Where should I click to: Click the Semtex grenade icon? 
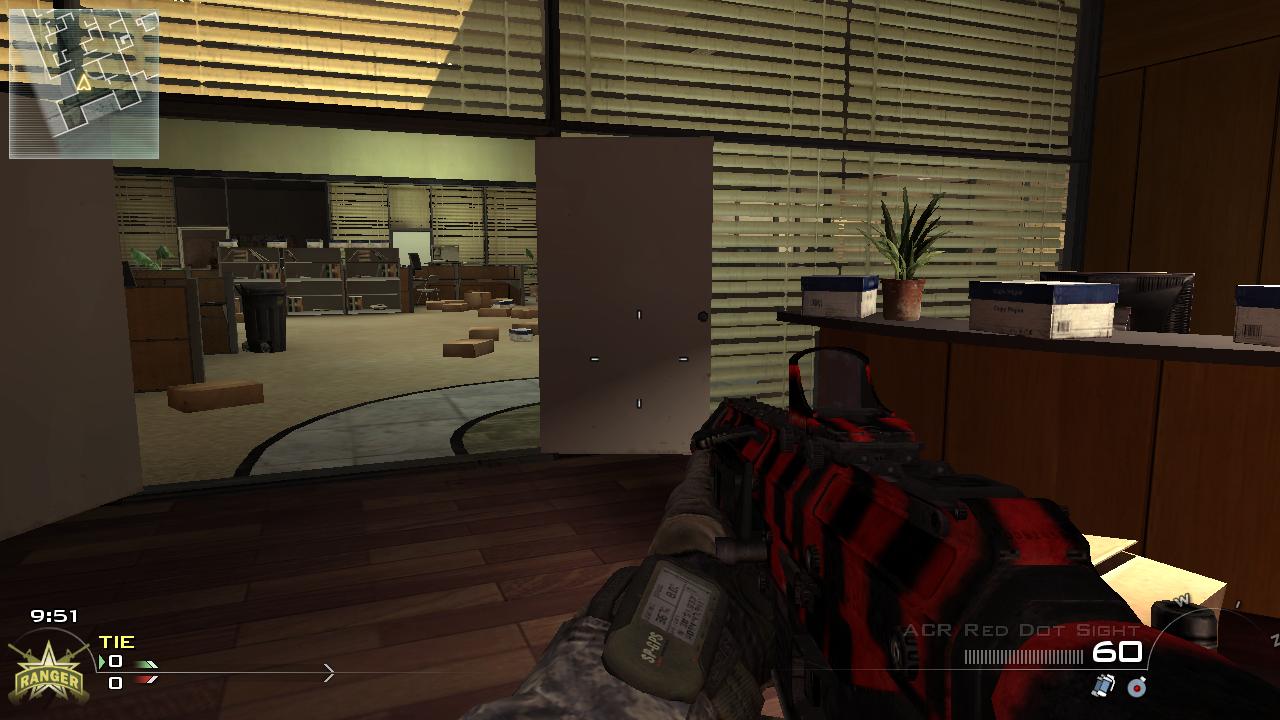coord(1136,687)
